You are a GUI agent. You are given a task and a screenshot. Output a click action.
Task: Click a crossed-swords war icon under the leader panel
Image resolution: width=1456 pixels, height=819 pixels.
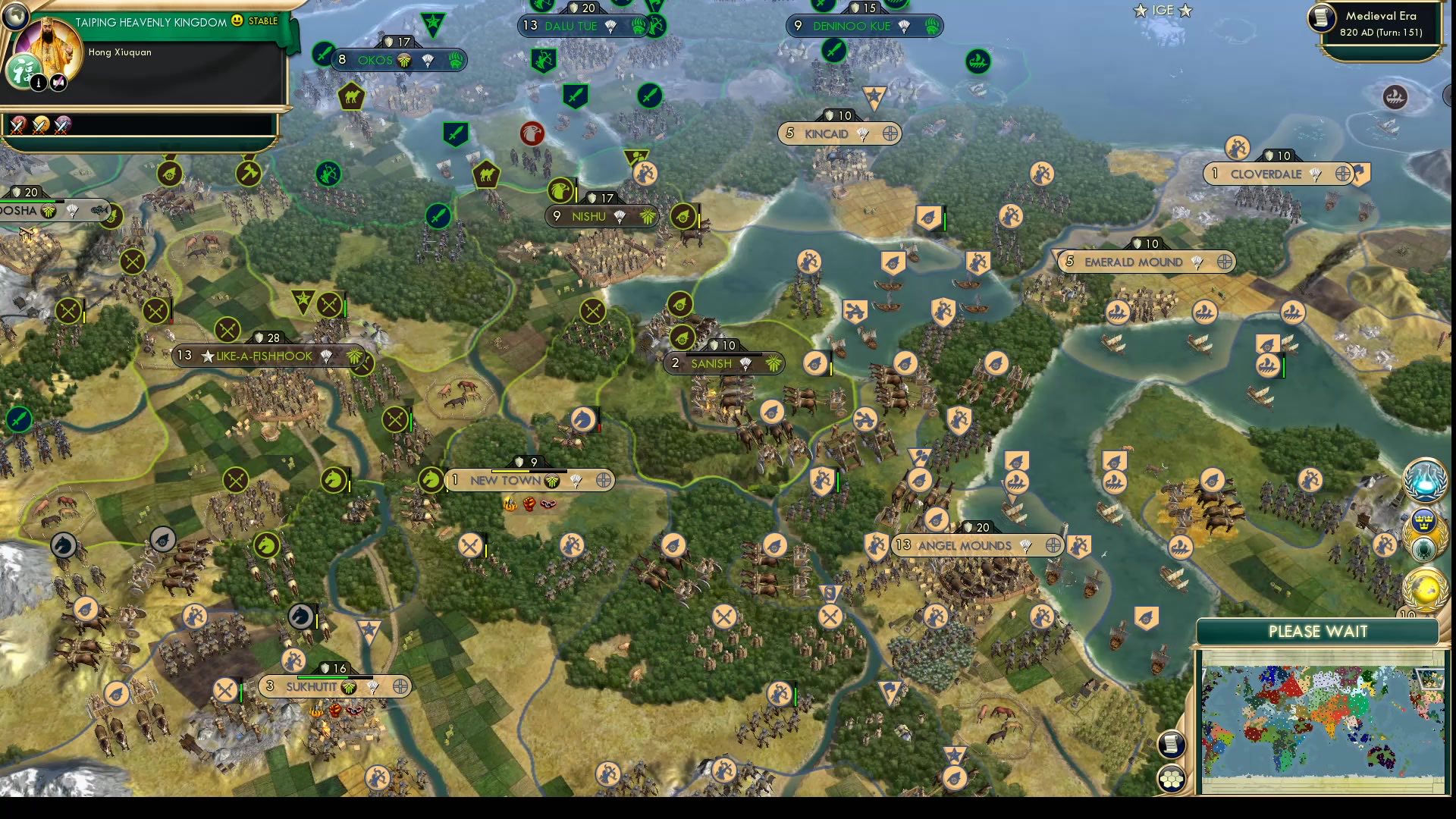click(18, 127)
